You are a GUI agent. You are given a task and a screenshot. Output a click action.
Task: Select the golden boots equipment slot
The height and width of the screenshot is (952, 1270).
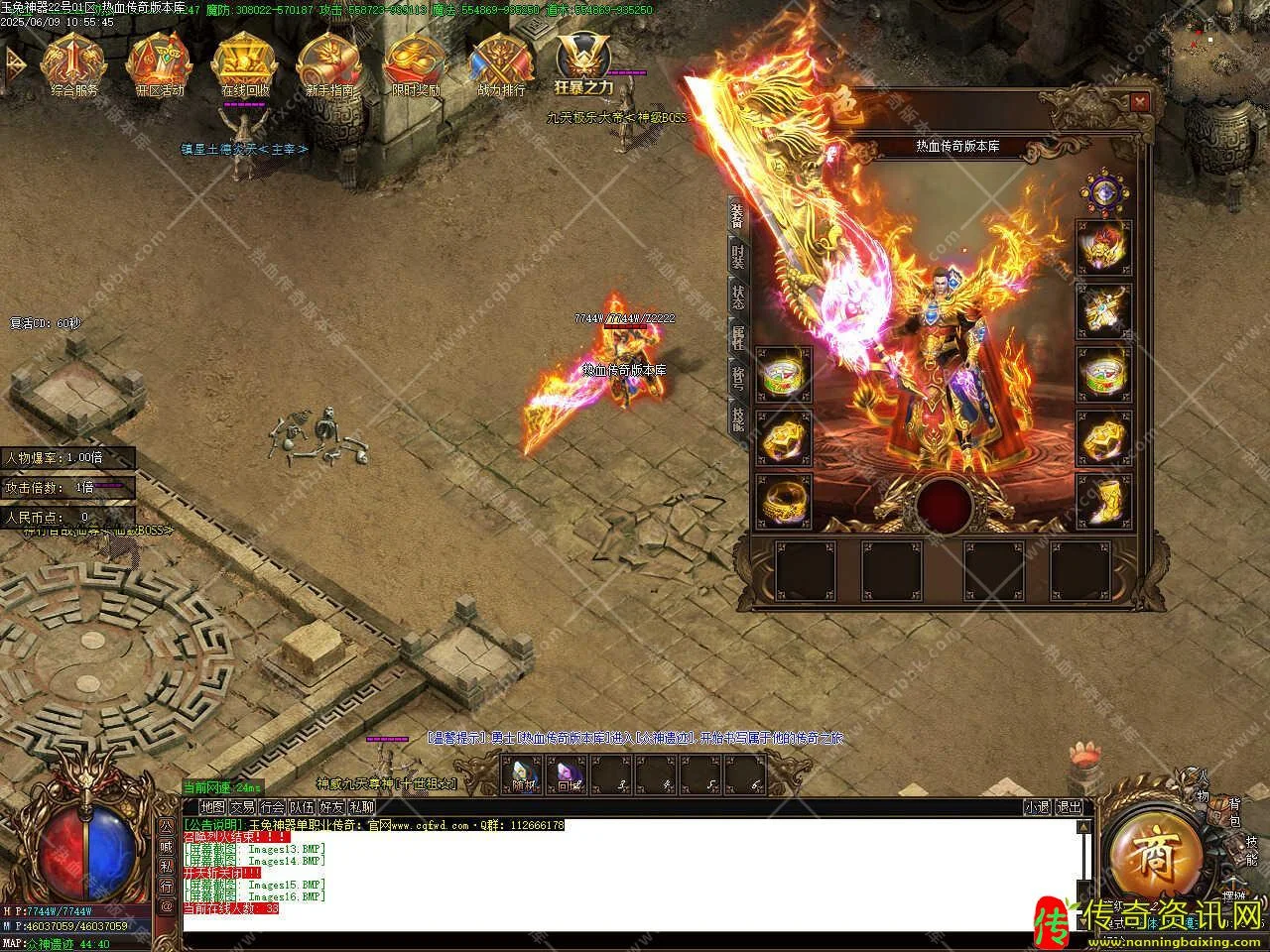coord(1103,500)
